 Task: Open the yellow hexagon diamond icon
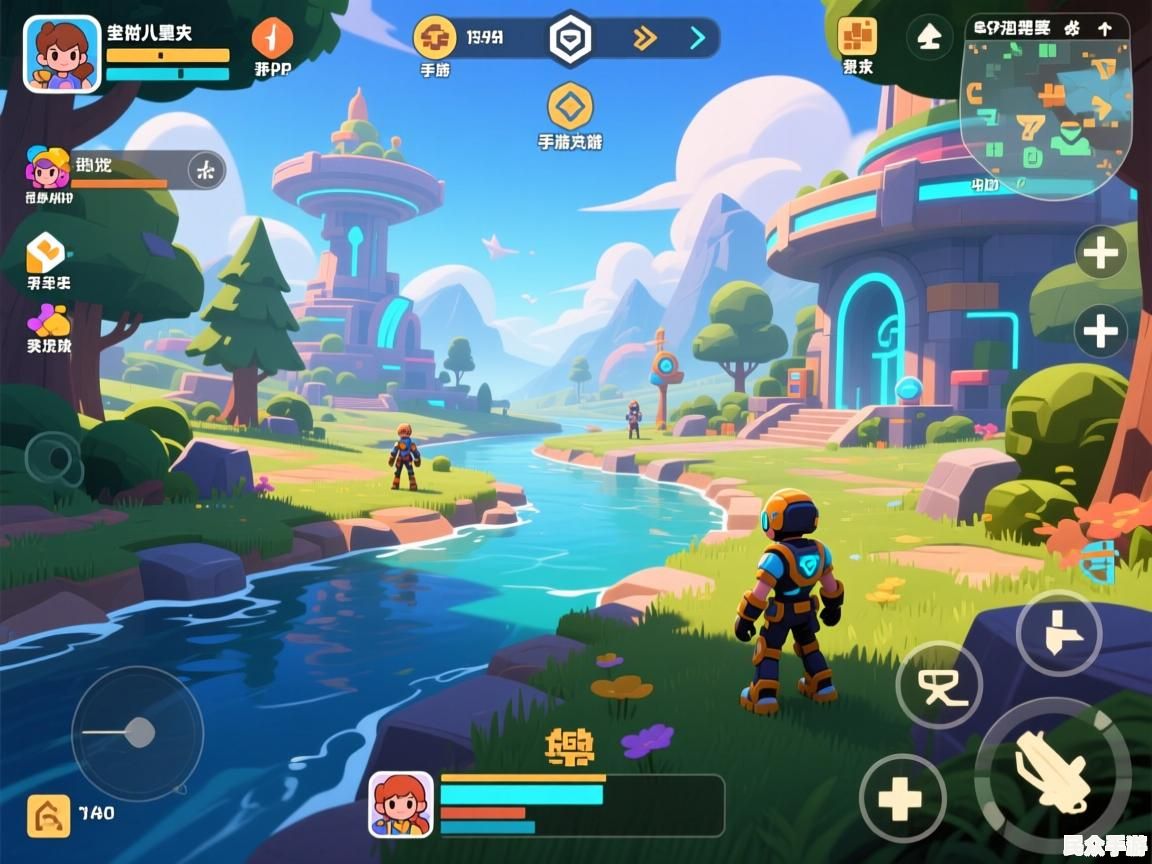tap(570, 105)
